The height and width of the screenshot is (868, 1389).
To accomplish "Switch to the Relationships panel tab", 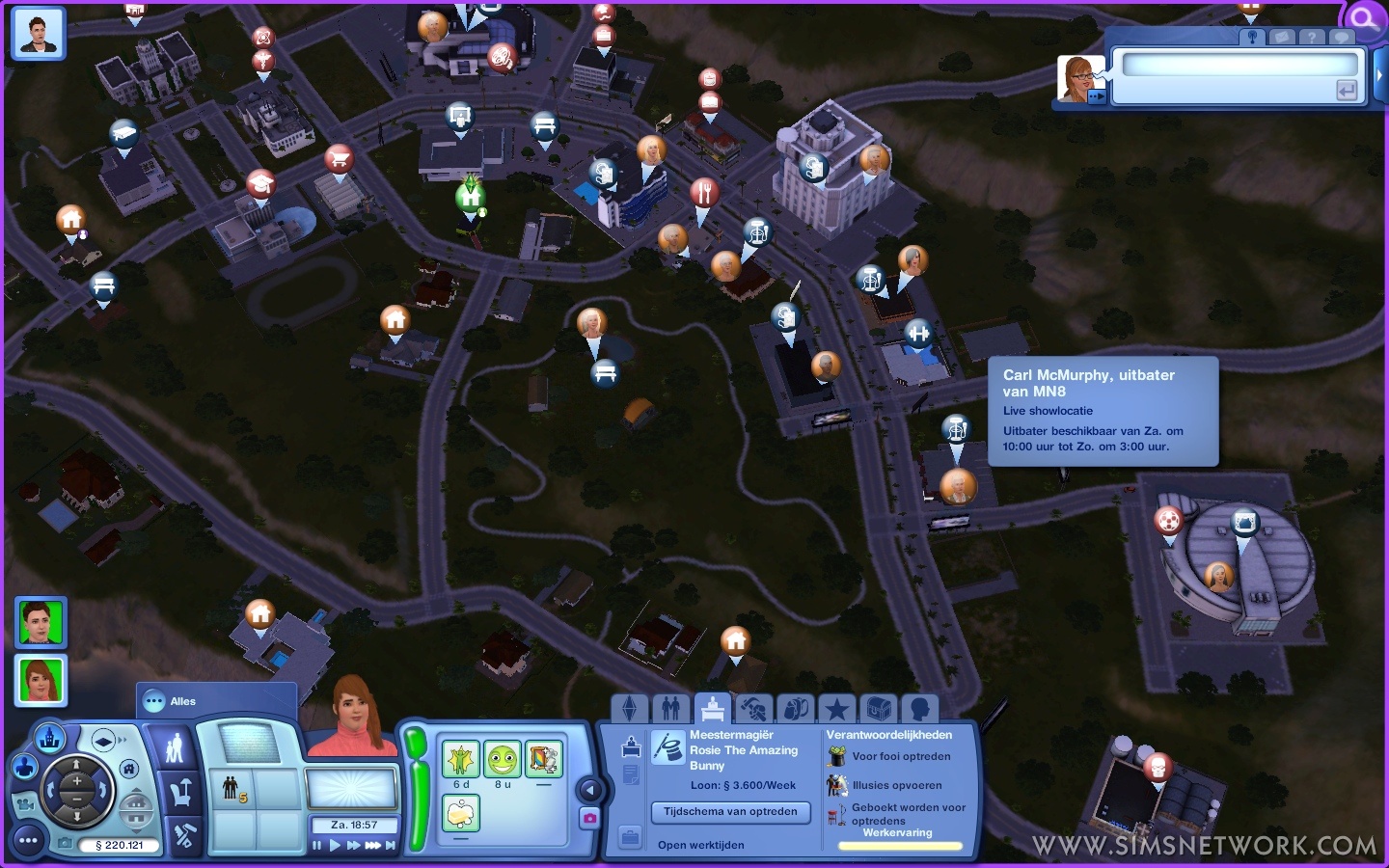I will 671,709.
